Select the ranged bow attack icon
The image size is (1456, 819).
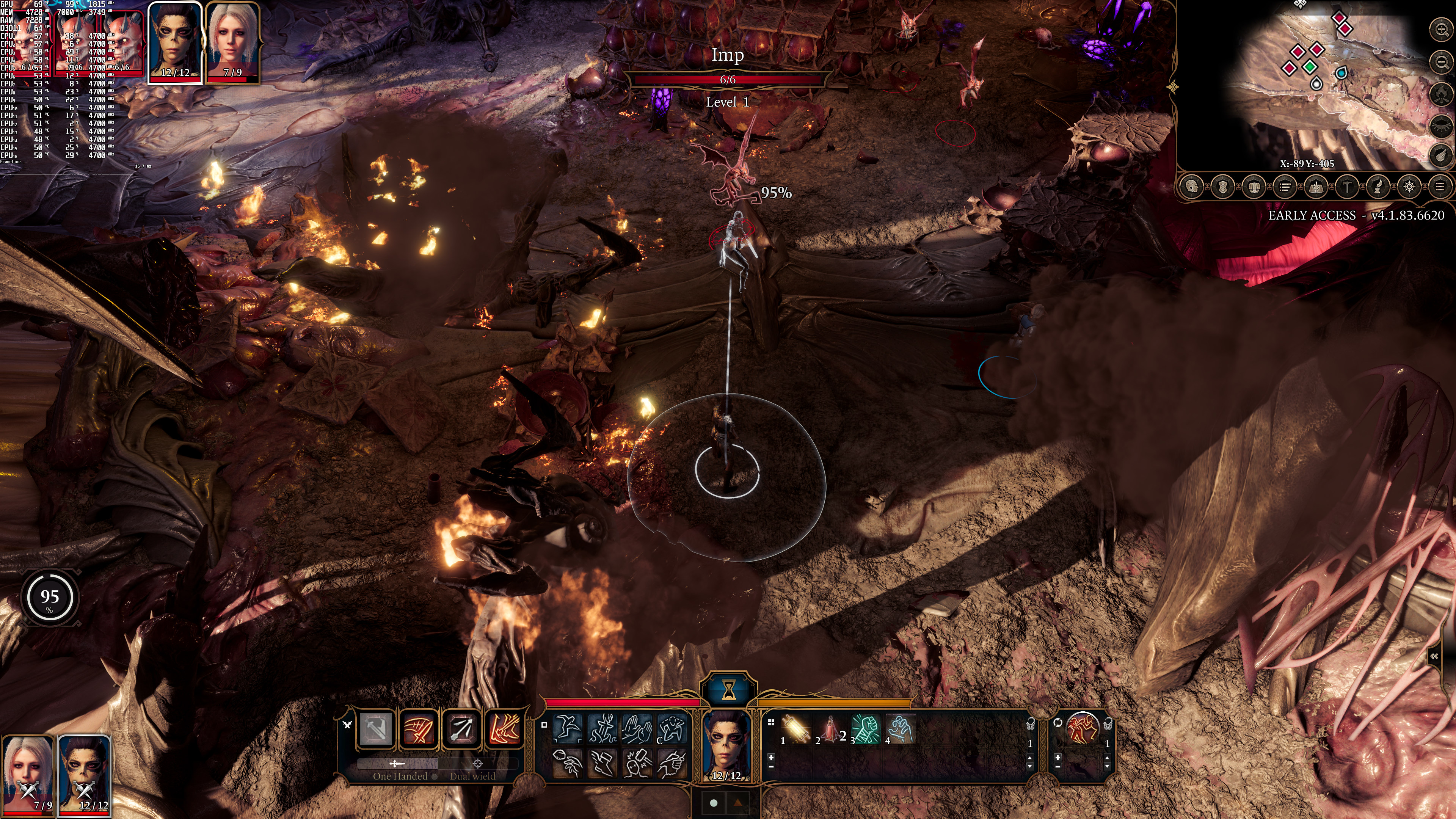pos(461,728)
